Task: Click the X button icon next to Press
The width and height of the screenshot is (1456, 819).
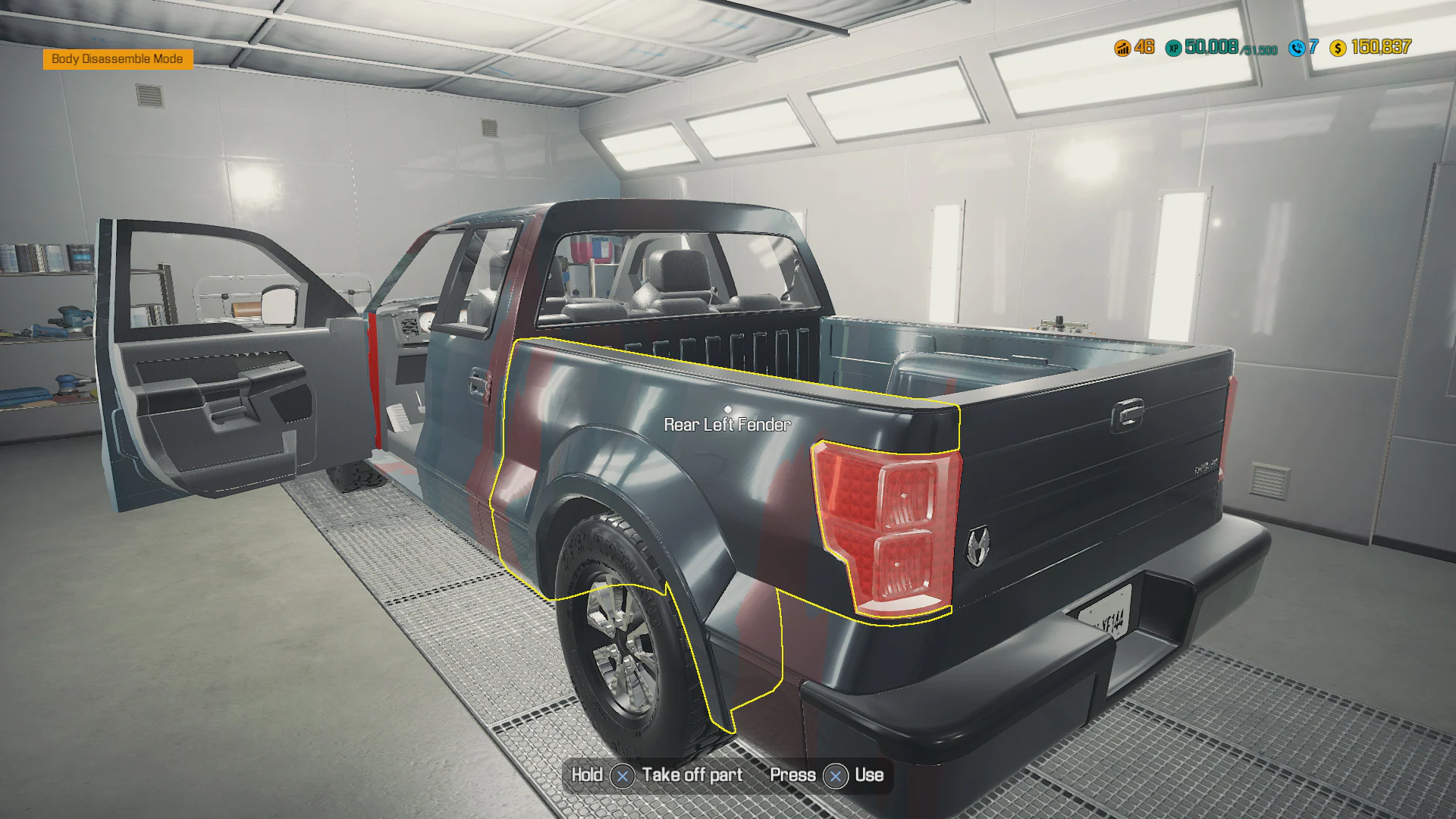Action: coord(836,776)
